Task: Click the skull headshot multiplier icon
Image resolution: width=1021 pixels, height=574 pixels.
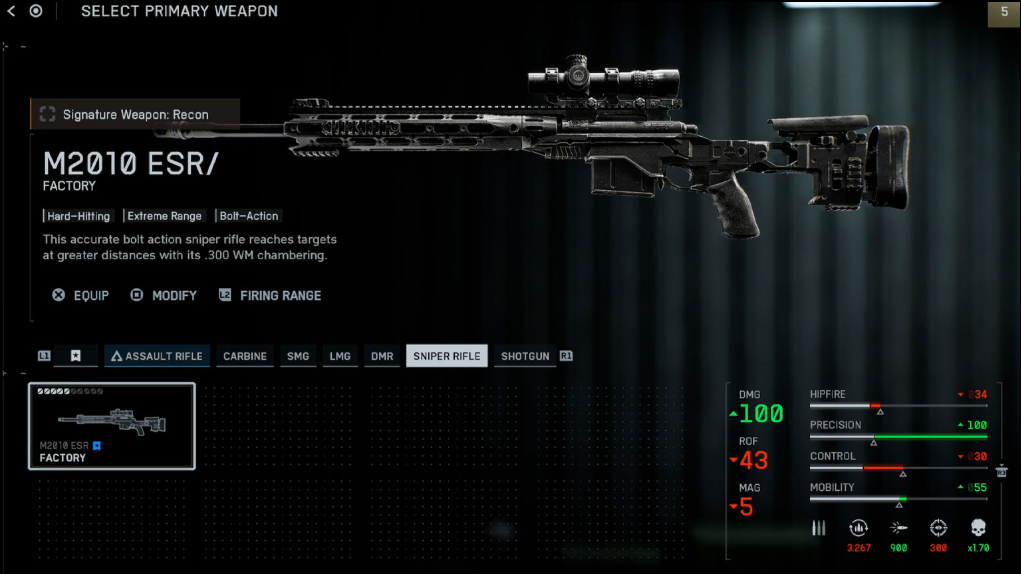Action: (978, 528)
